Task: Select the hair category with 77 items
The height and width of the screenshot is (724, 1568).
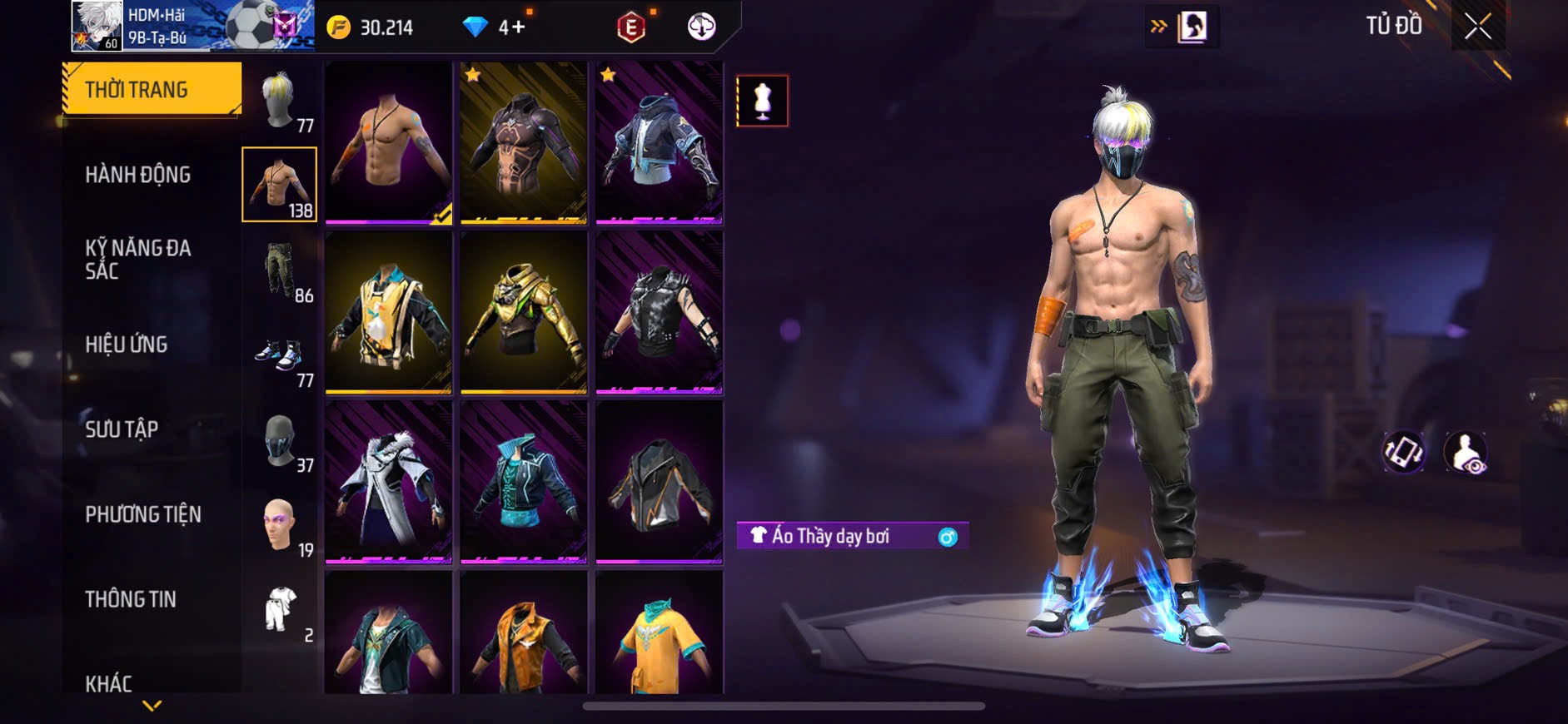Action: (281, 101)
